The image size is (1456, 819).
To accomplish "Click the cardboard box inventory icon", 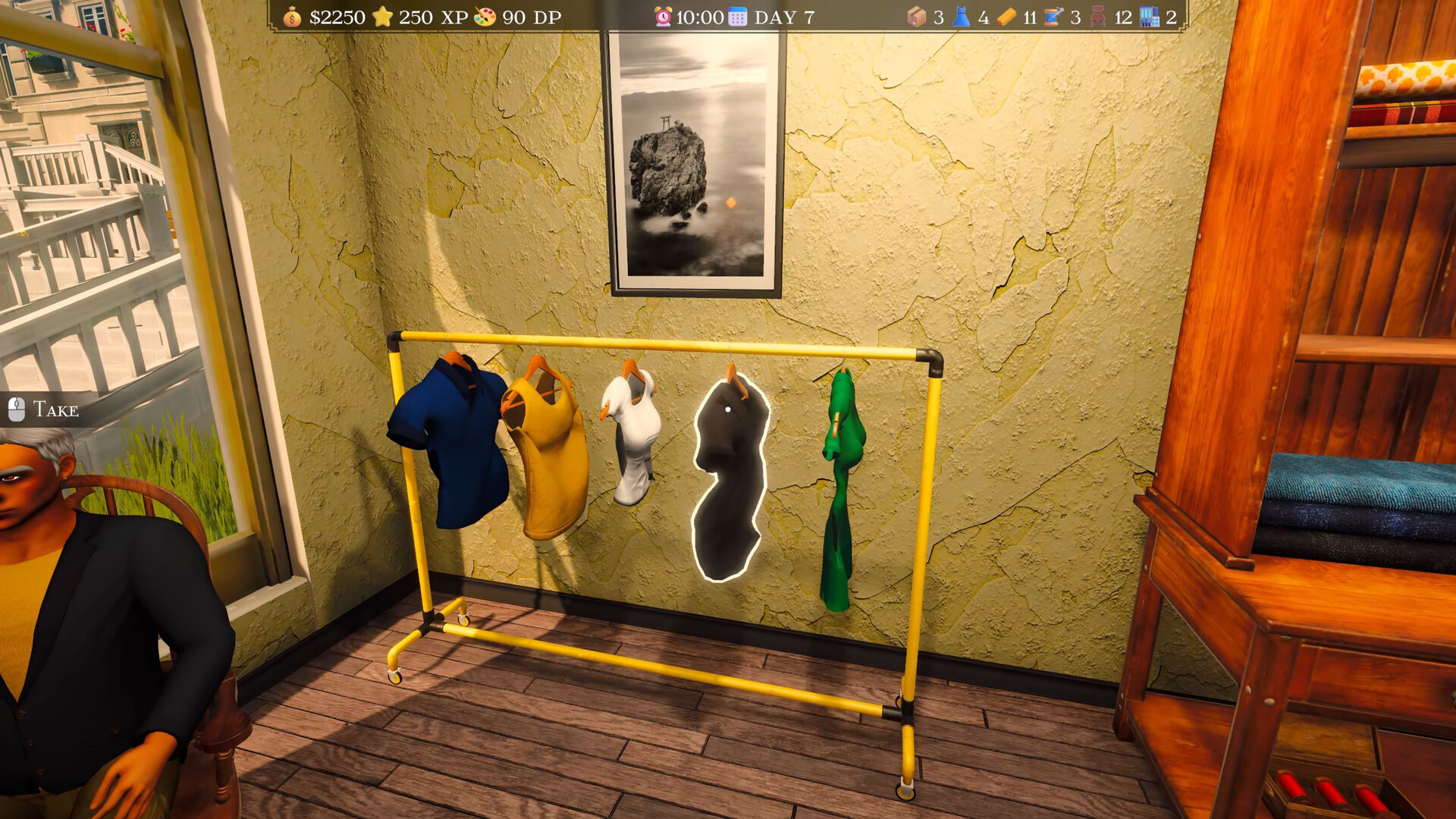I will click(x=916, y=16).
